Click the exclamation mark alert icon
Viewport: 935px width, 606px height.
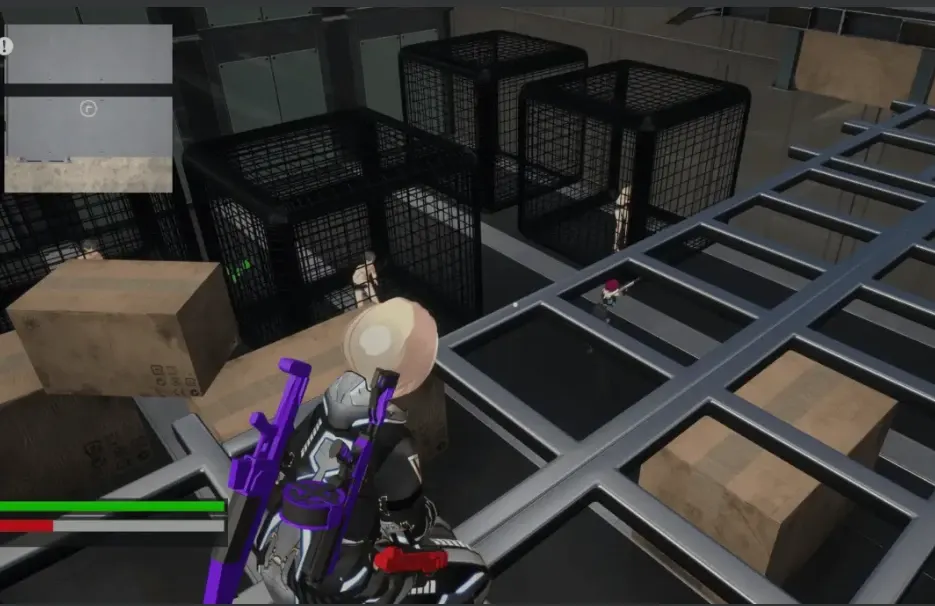point(5,46)
